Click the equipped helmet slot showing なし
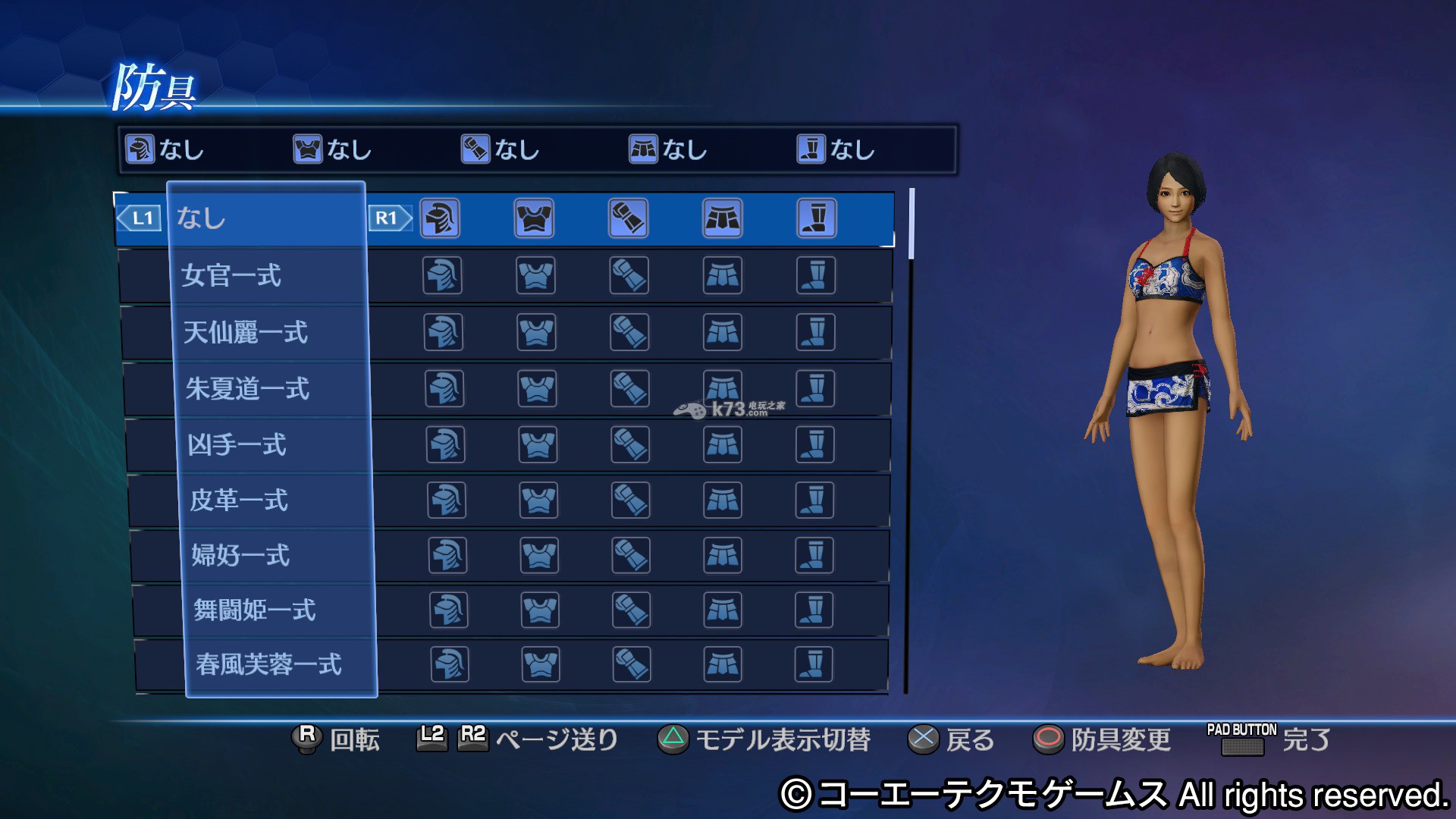This screenshot has width=1456, height=819. (165, 149)
